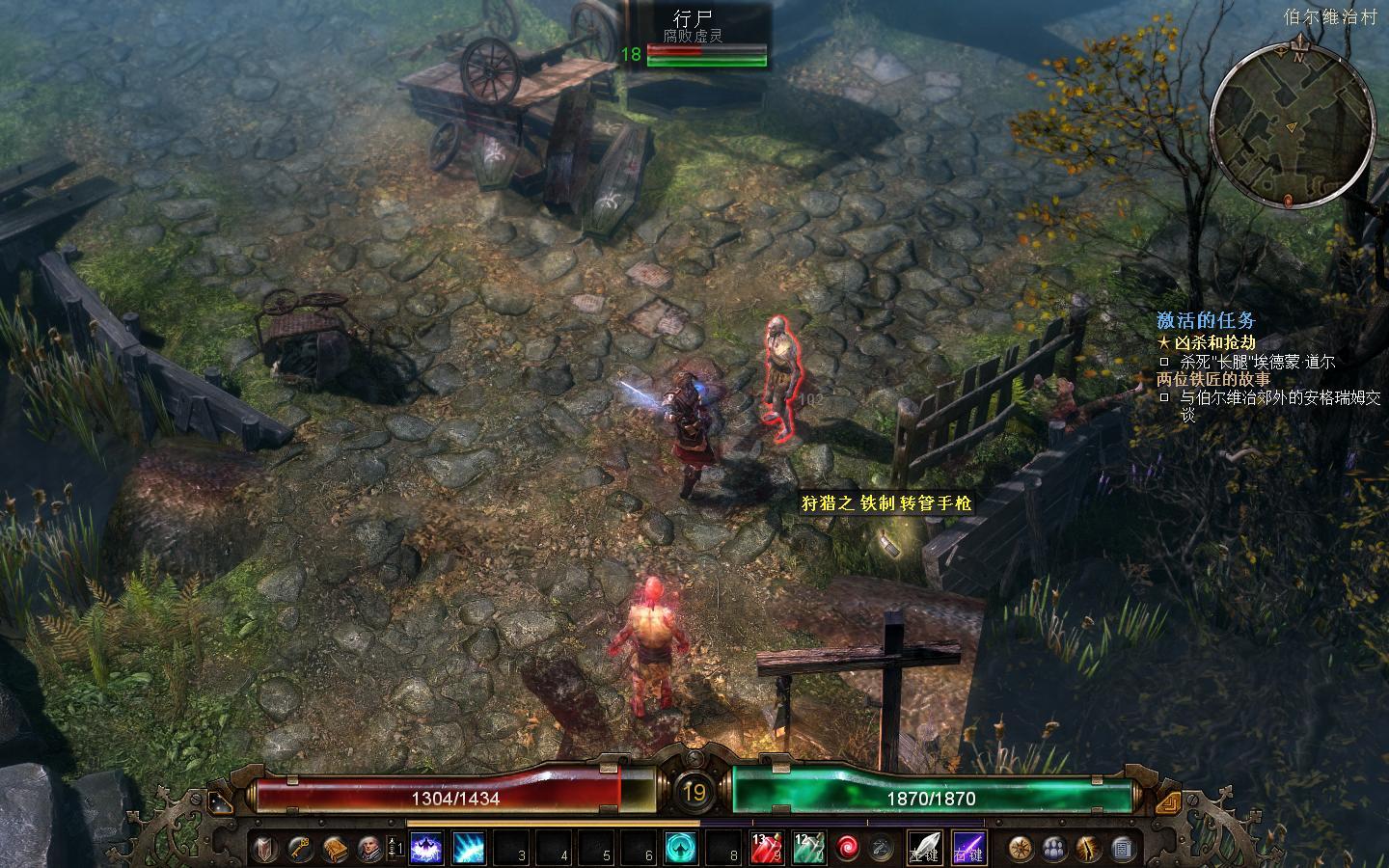
Task: Select the right-click purple beam skill
Action: [968, 849]
